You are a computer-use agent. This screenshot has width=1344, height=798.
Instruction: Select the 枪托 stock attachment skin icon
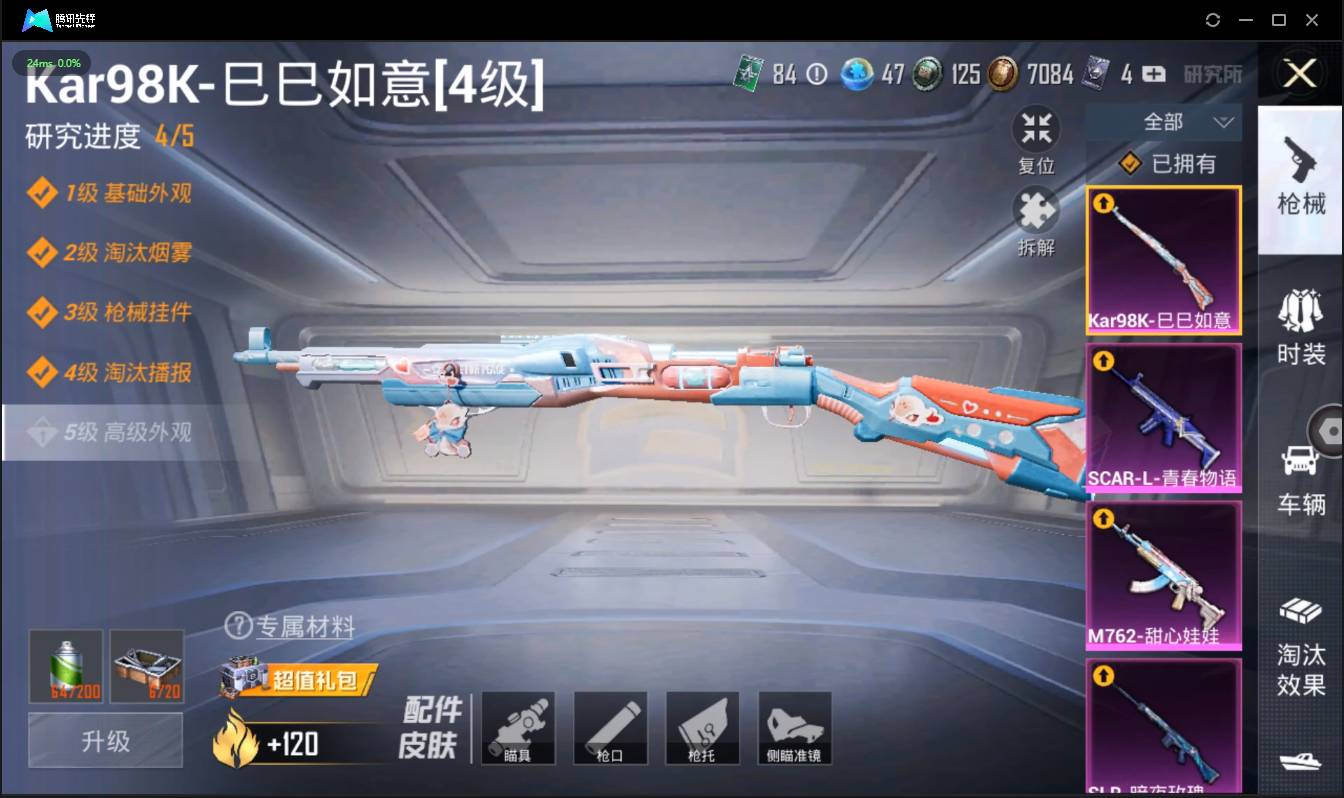point(702,728)
